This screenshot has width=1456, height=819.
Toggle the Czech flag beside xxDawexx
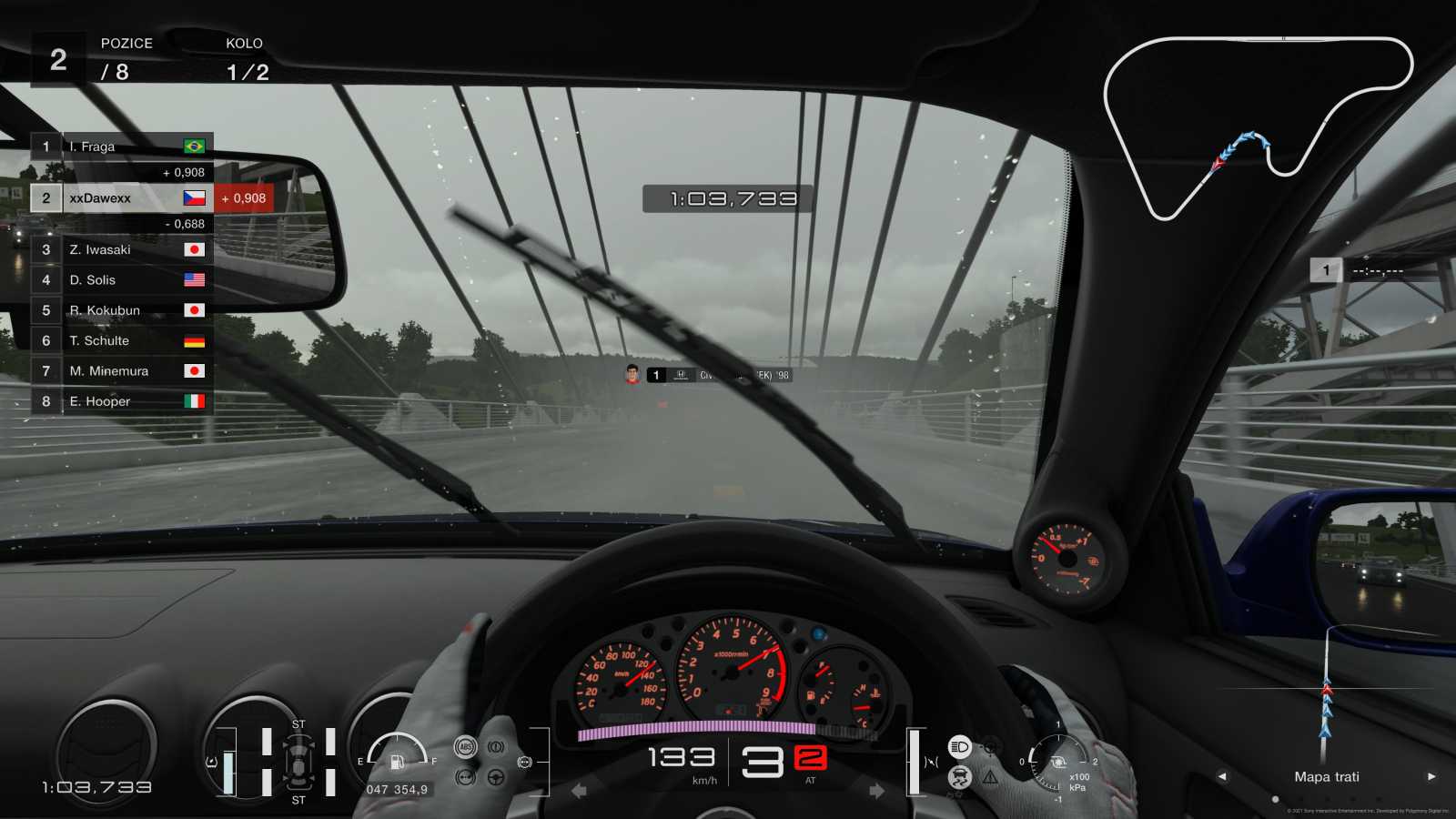click(195, 197)
